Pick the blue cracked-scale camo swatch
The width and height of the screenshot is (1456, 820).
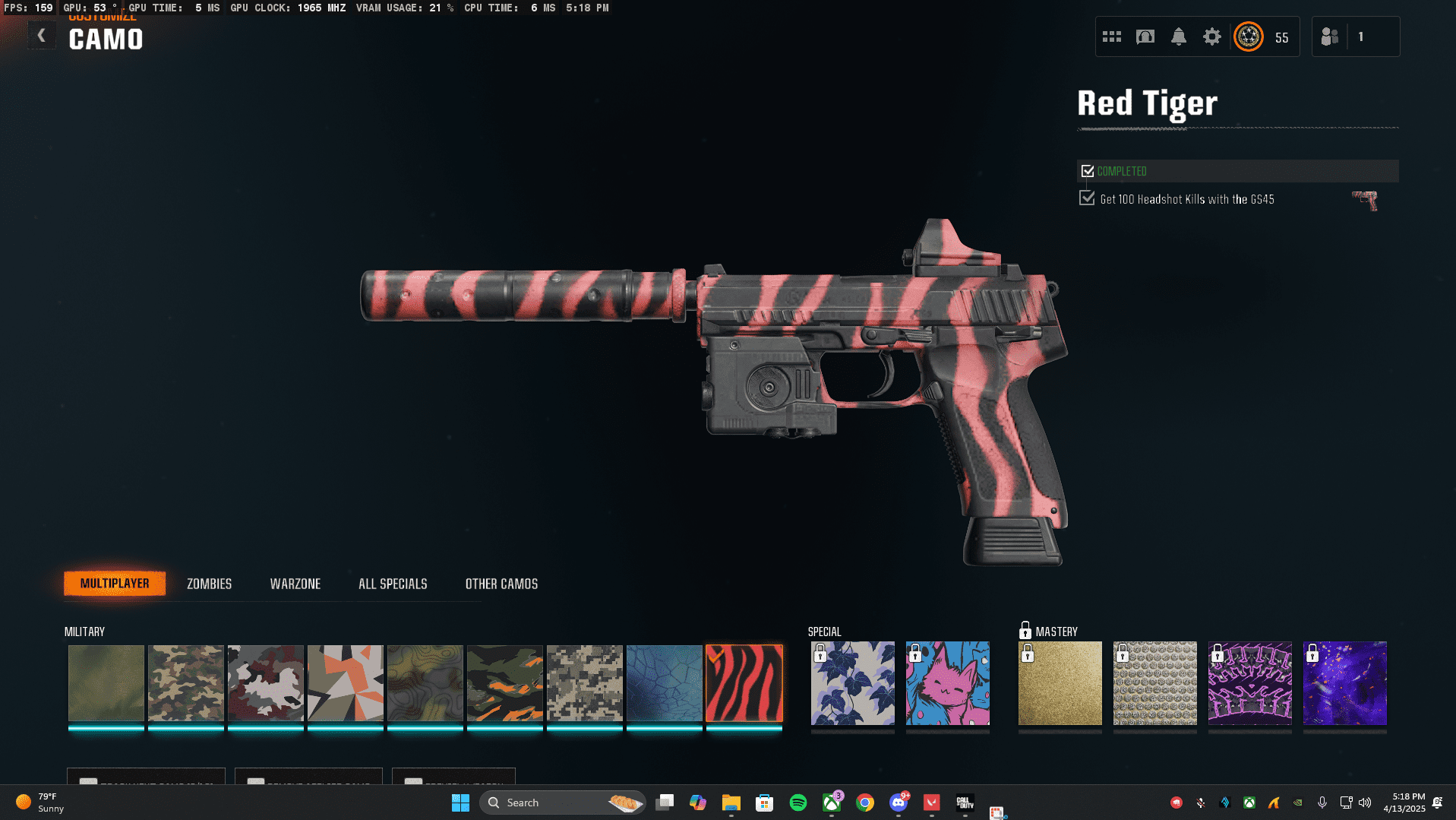pos(664,683)
